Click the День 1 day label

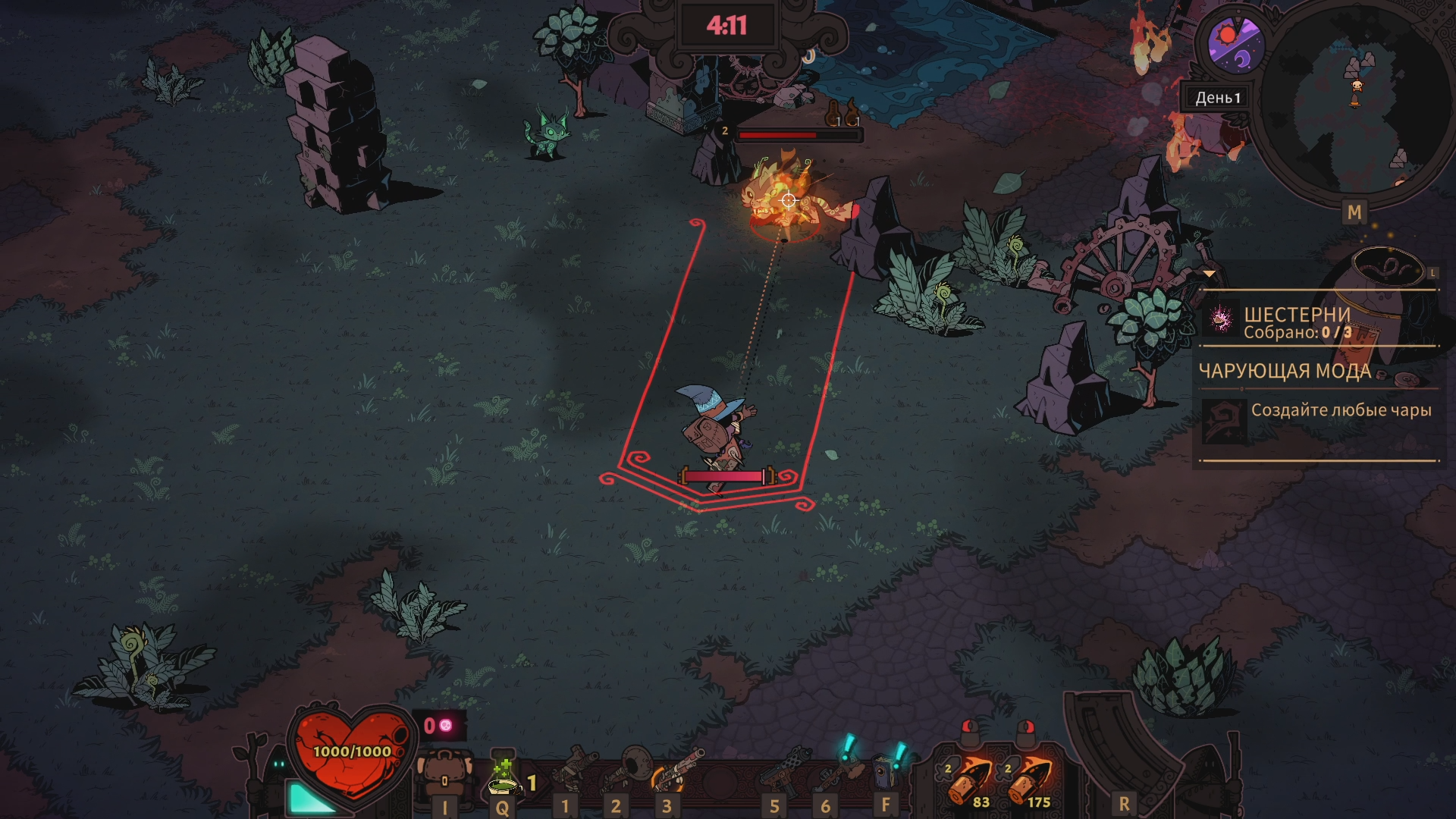[1217, 98]
